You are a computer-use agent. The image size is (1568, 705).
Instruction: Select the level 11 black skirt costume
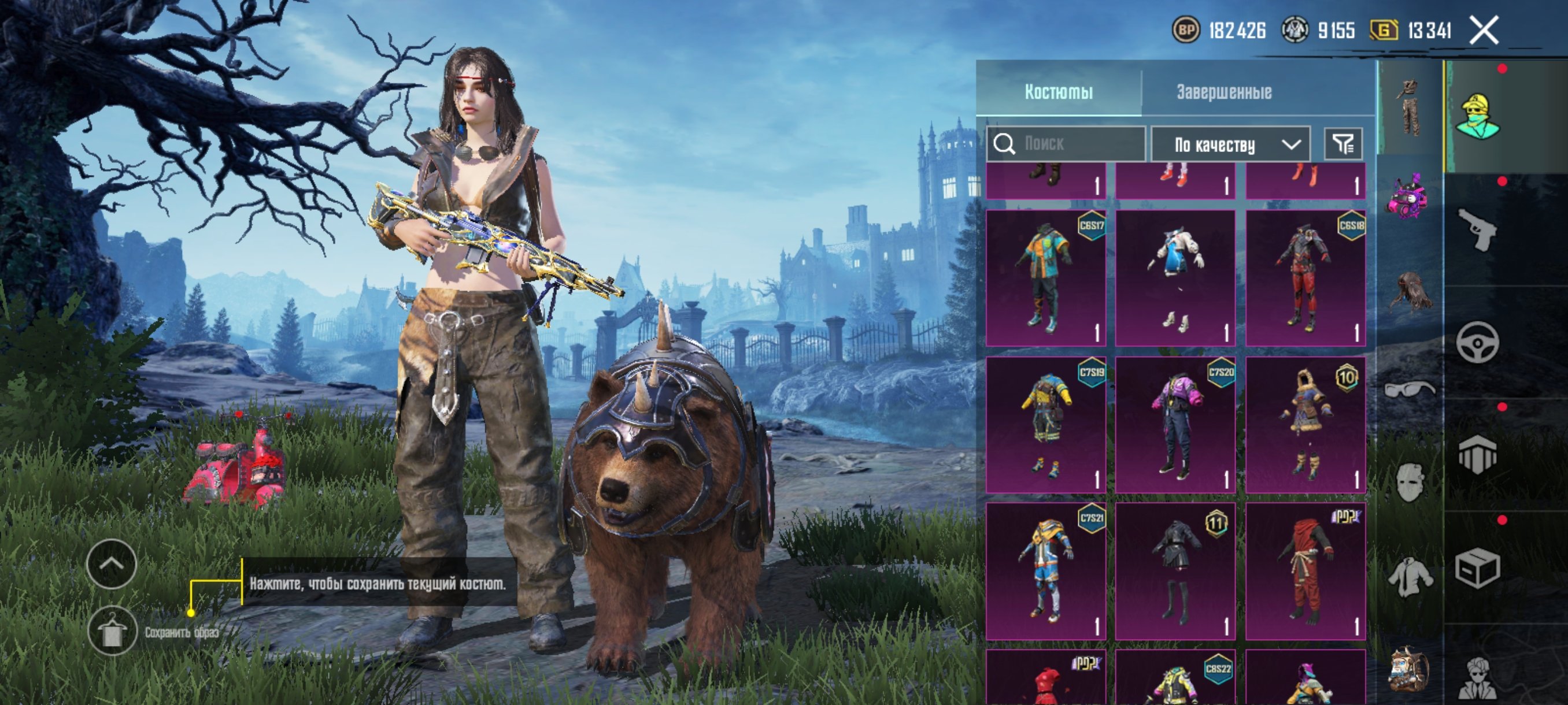point(1175,570)
